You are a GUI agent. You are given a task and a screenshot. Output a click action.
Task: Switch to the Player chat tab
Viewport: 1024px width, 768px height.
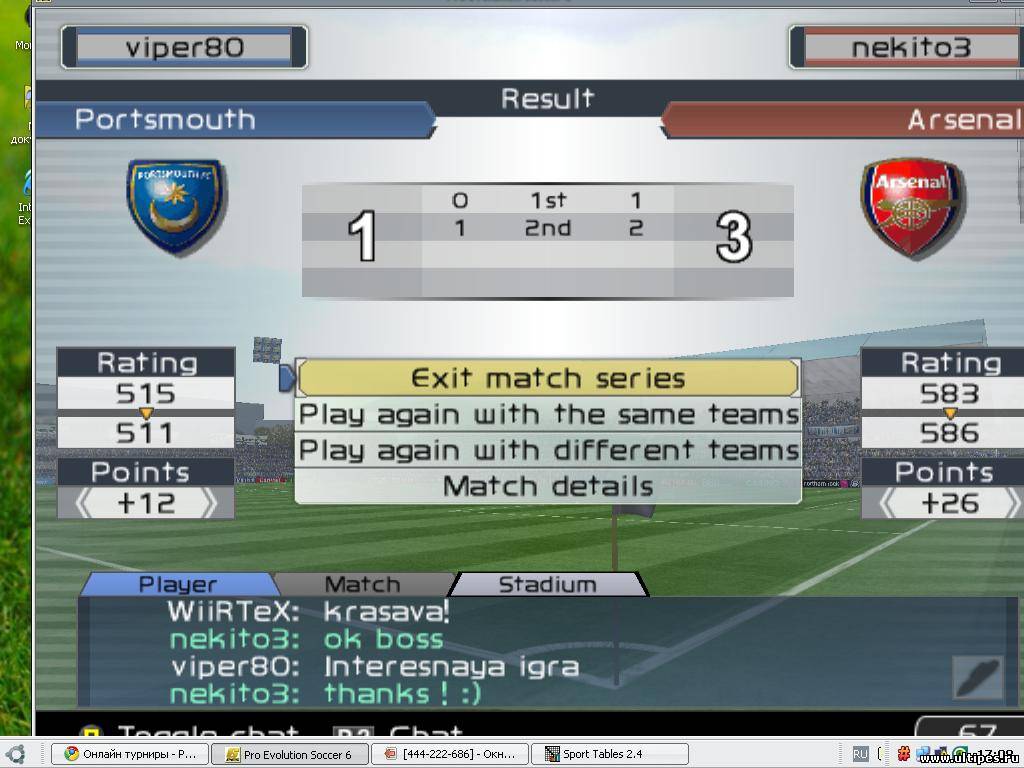[x=177, y=584]
